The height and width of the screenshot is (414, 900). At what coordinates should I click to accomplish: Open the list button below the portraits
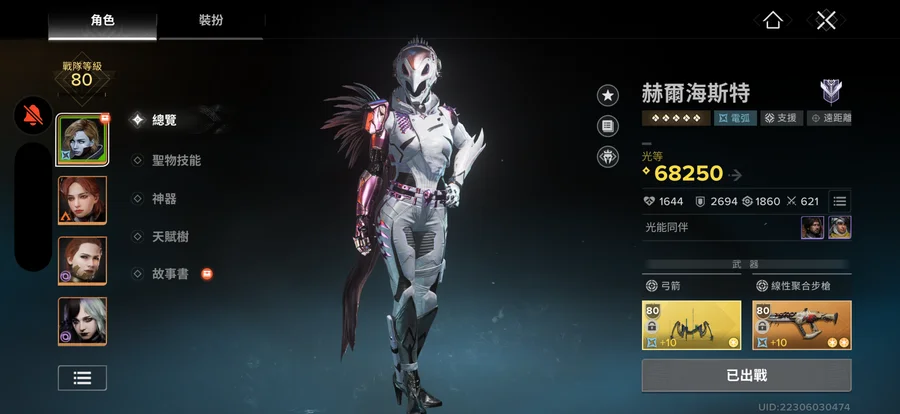click(x=82, y=377)
